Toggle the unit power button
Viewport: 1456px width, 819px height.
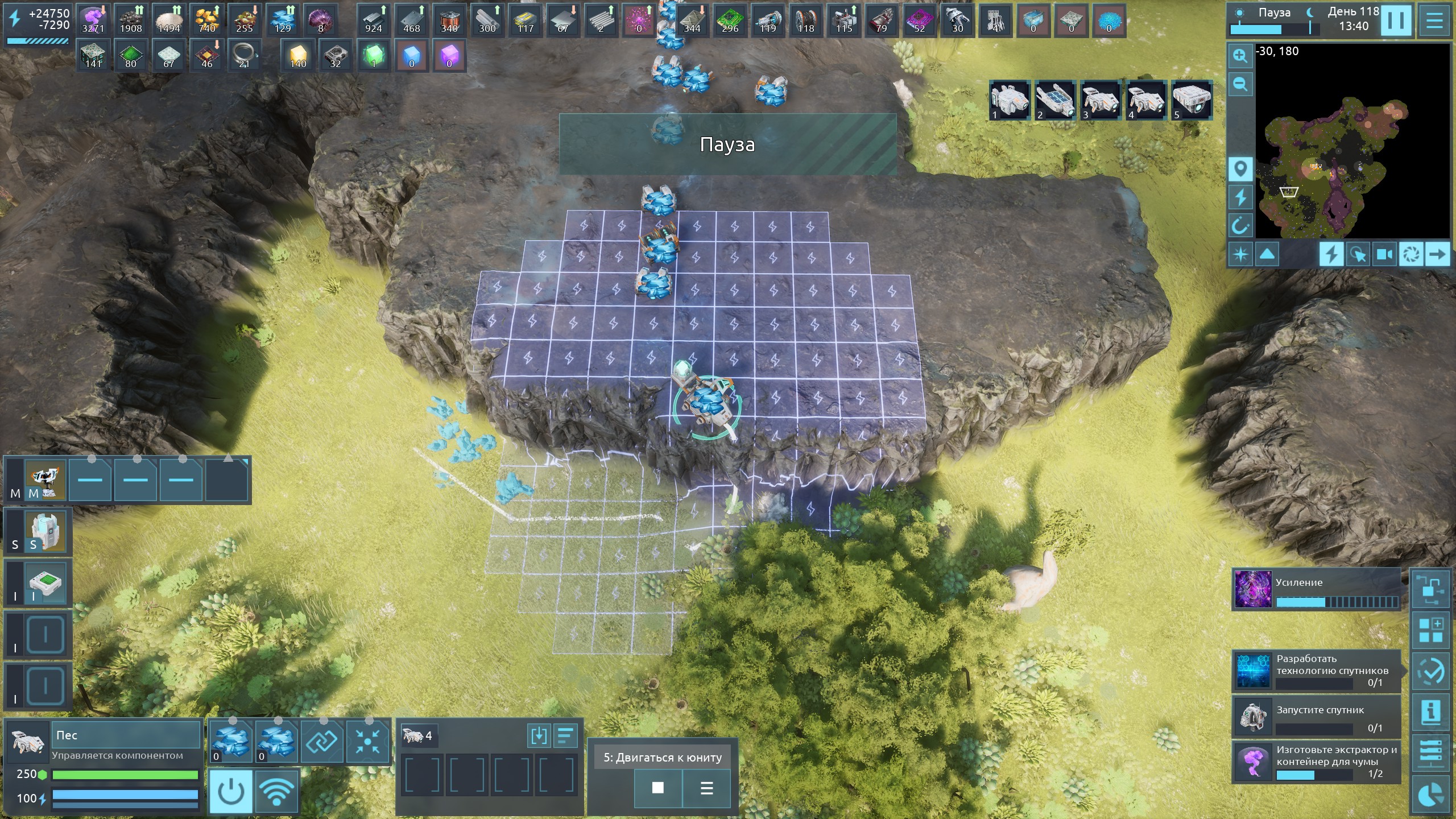(231, 791)
